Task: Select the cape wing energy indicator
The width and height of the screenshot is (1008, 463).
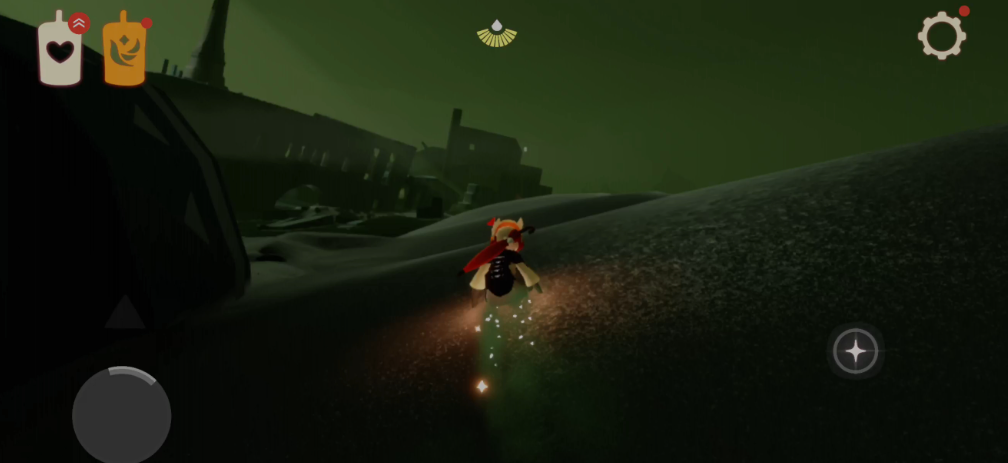Action: click(x=497, y=34)
